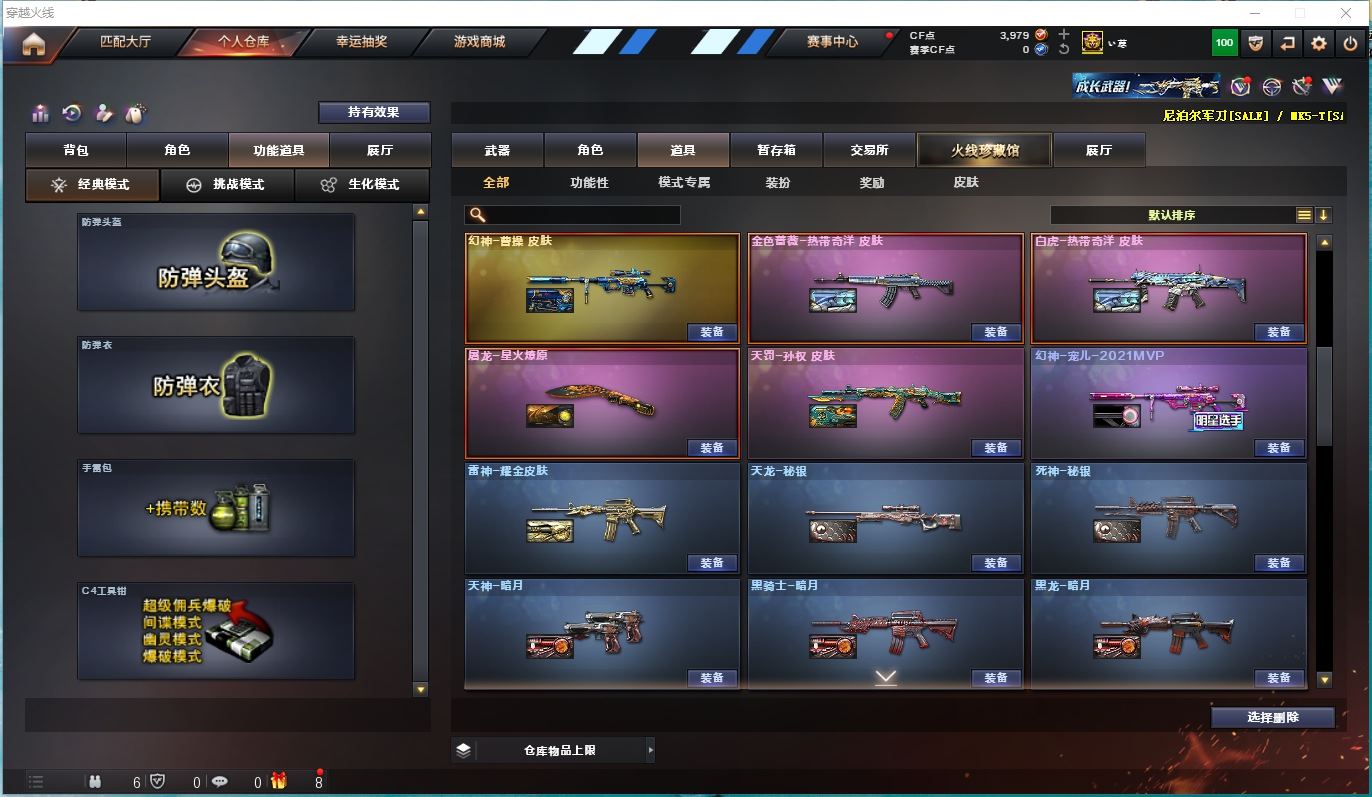Open the 默认排序 sort dropdown

point(1172,215)
